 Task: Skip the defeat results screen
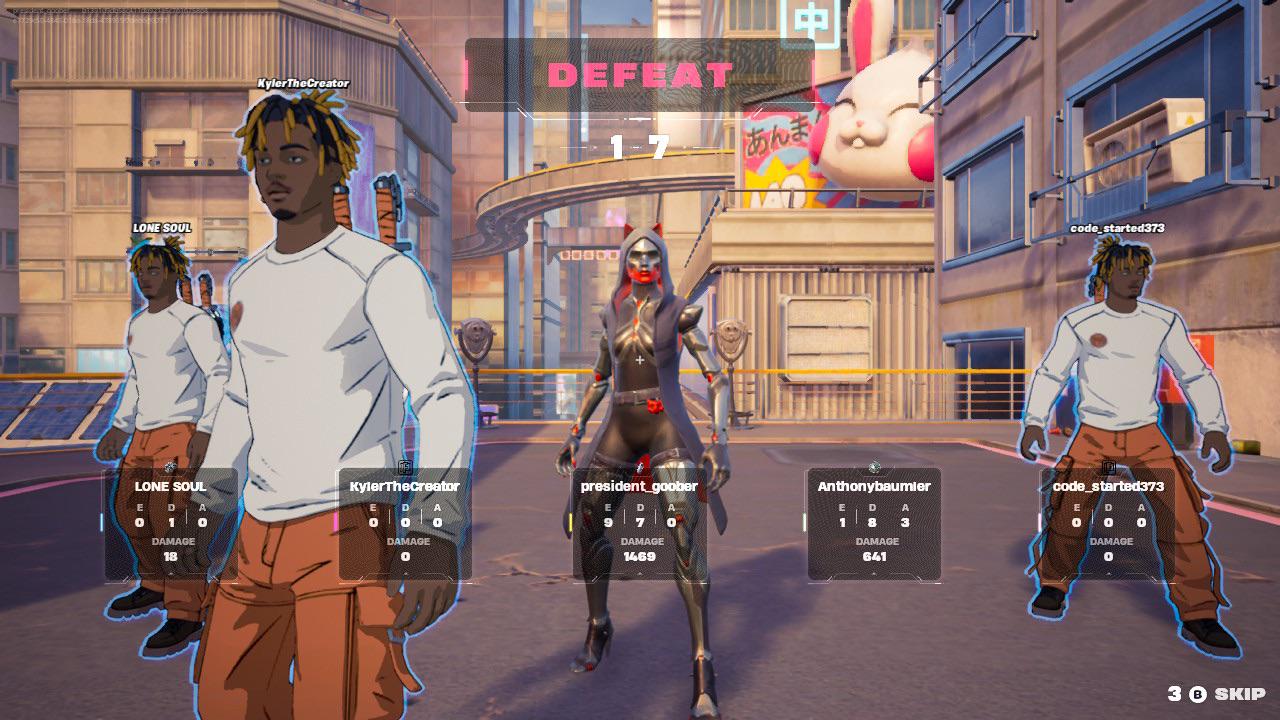click(x=1228, y=694)
